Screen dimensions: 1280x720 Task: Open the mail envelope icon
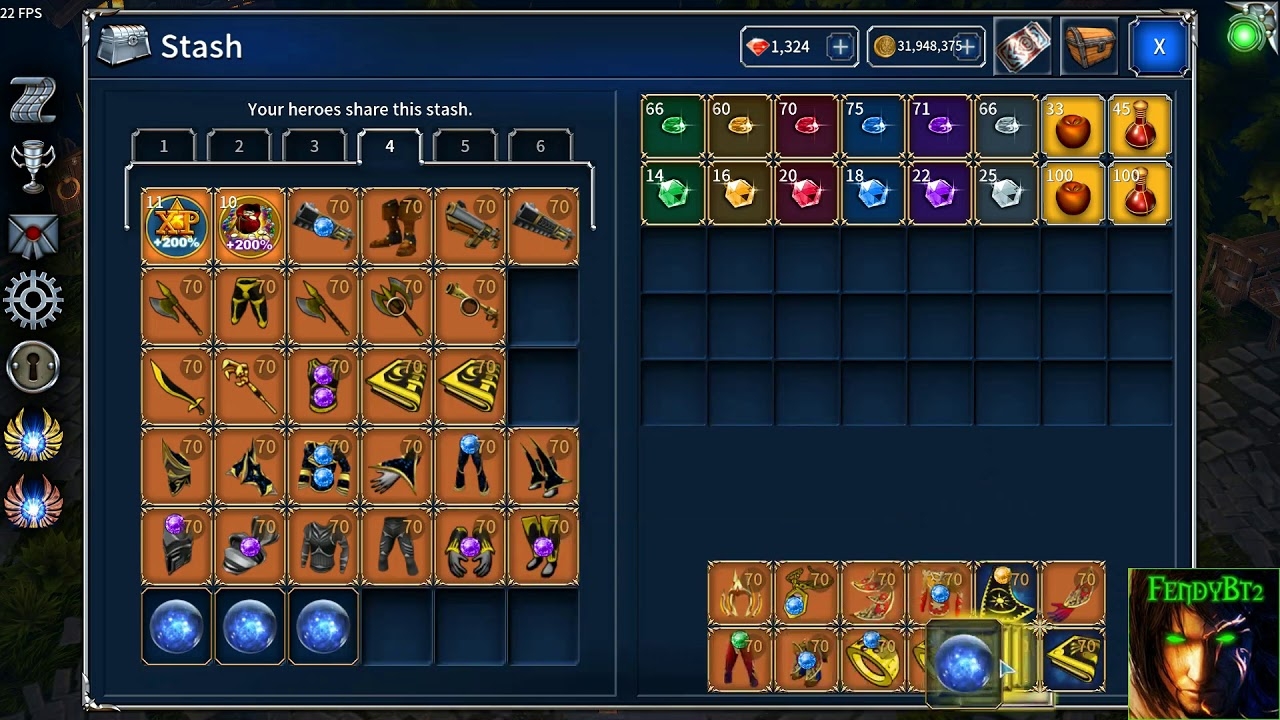pos(33,235)
